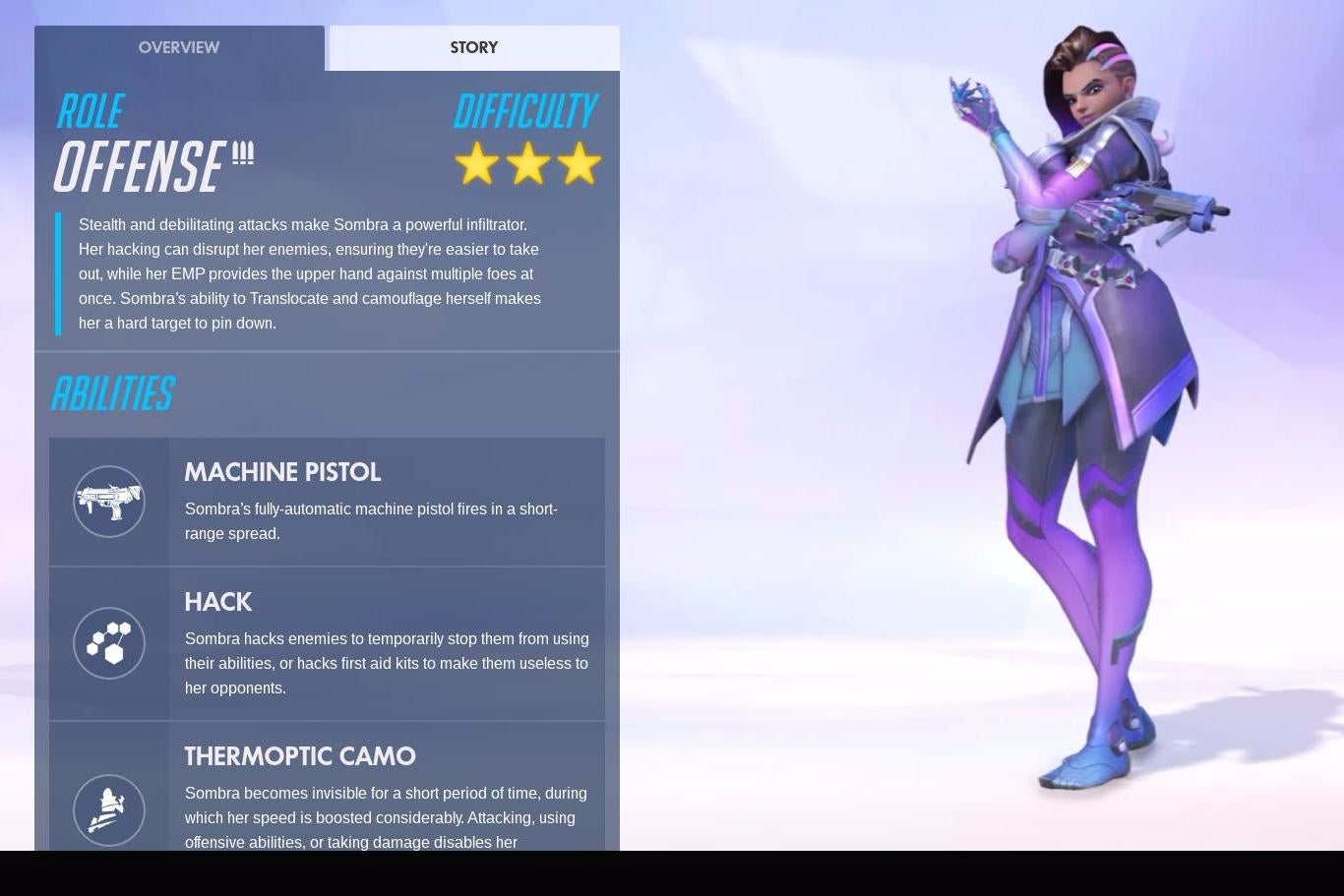Click the MACHINE PISTOL ability title

pyautogui.click(x=282, y=473)
